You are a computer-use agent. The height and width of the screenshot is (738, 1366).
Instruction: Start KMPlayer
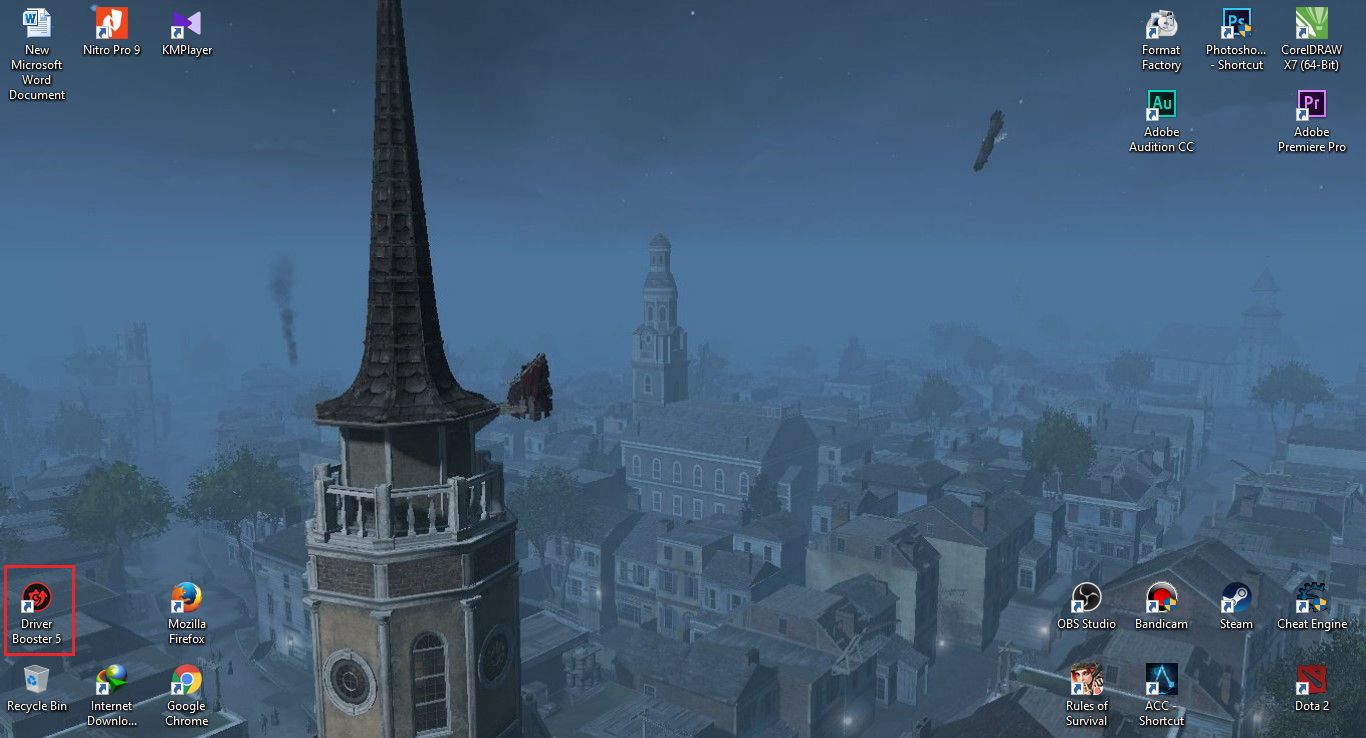click(186, 22)
